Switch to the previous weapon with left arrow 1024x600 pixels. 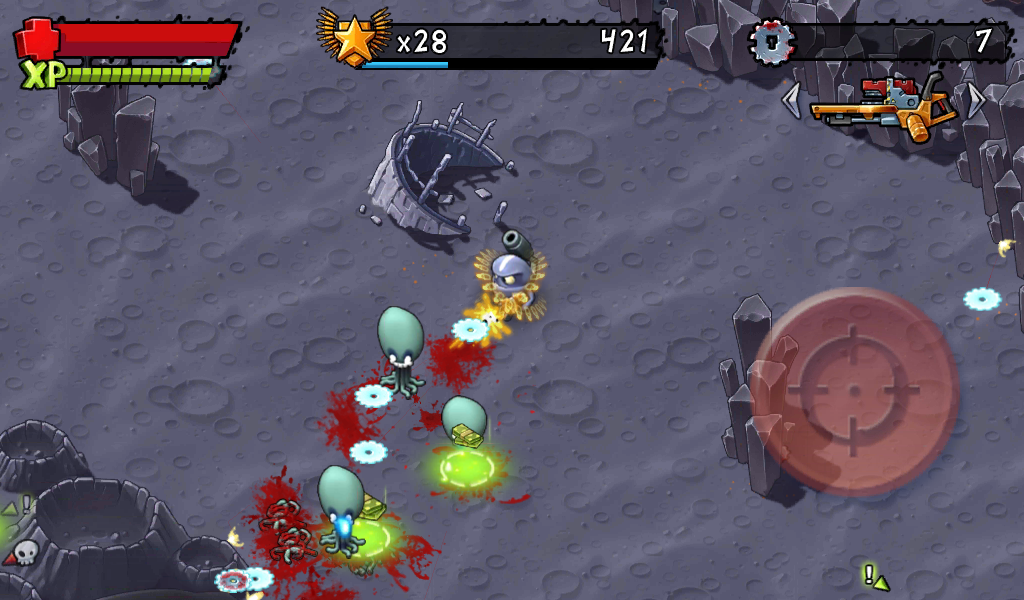click(791, 100)
